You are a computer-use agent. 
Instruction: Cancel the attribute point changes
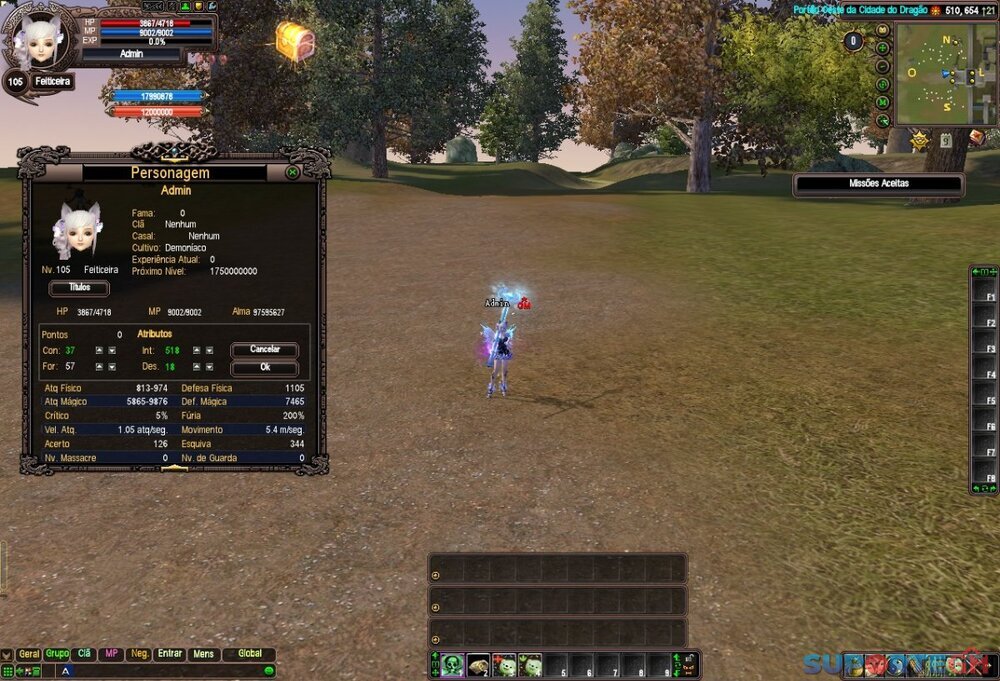click(264, 351)
